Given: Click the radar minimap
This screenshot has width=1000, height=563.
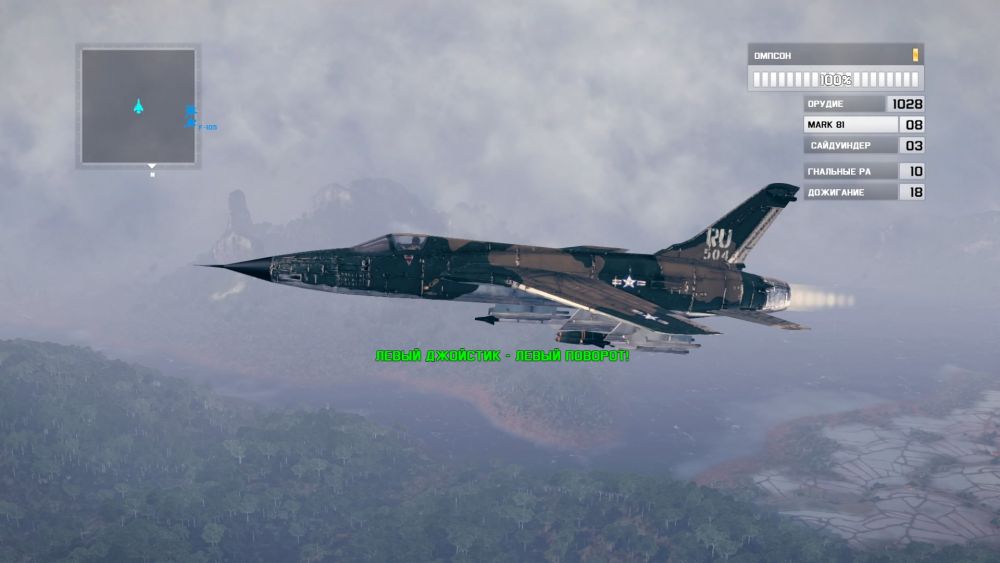Looking at the screenshot, I should coord(138,106).
